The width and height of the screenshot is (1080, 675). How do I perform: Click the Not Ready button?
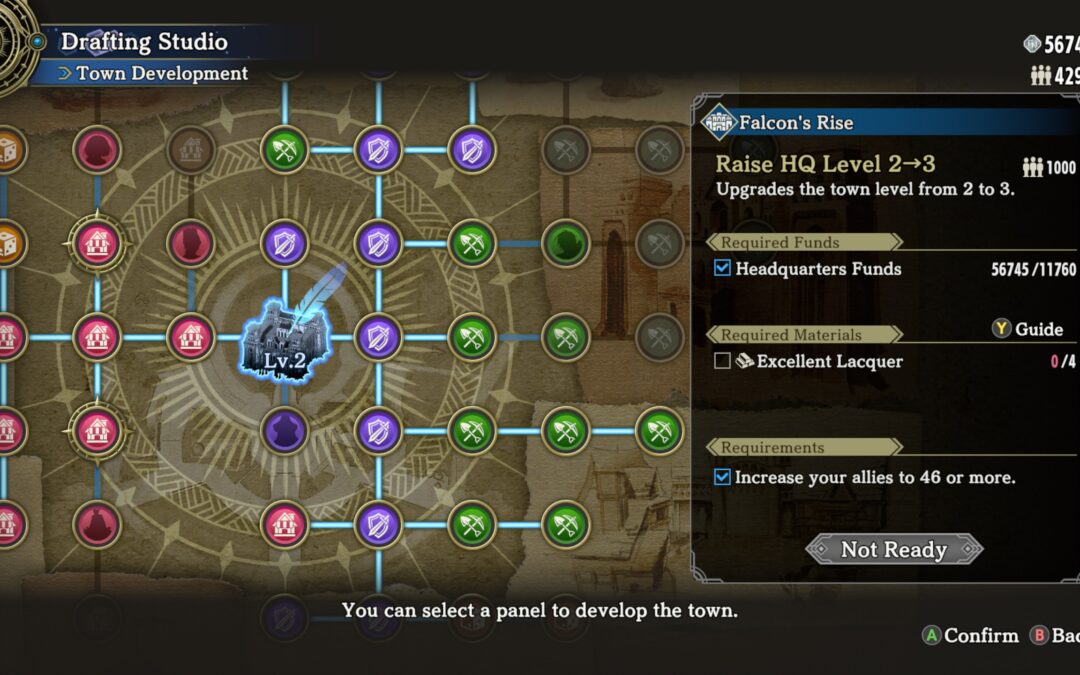click(894, 549)
